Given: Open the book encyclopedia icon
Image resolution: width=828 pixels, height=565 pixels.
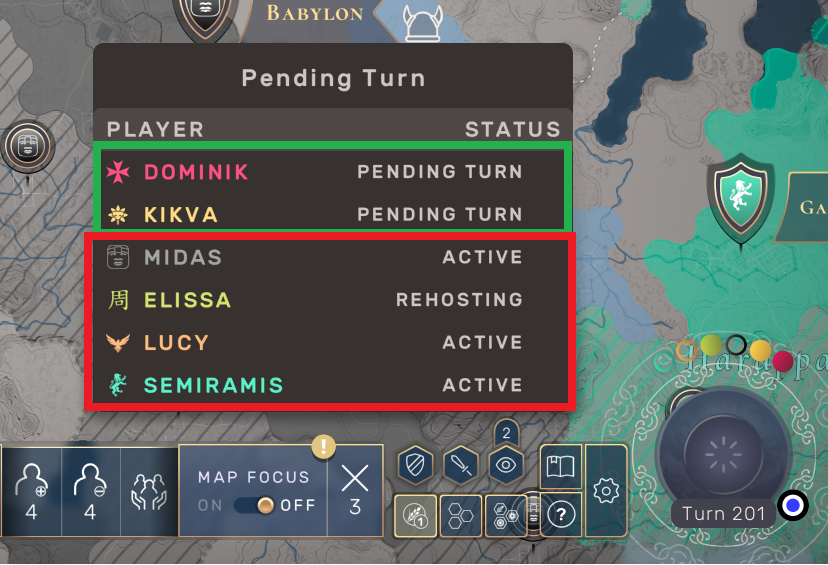Looking at the screenshot, I should [561, 466].
